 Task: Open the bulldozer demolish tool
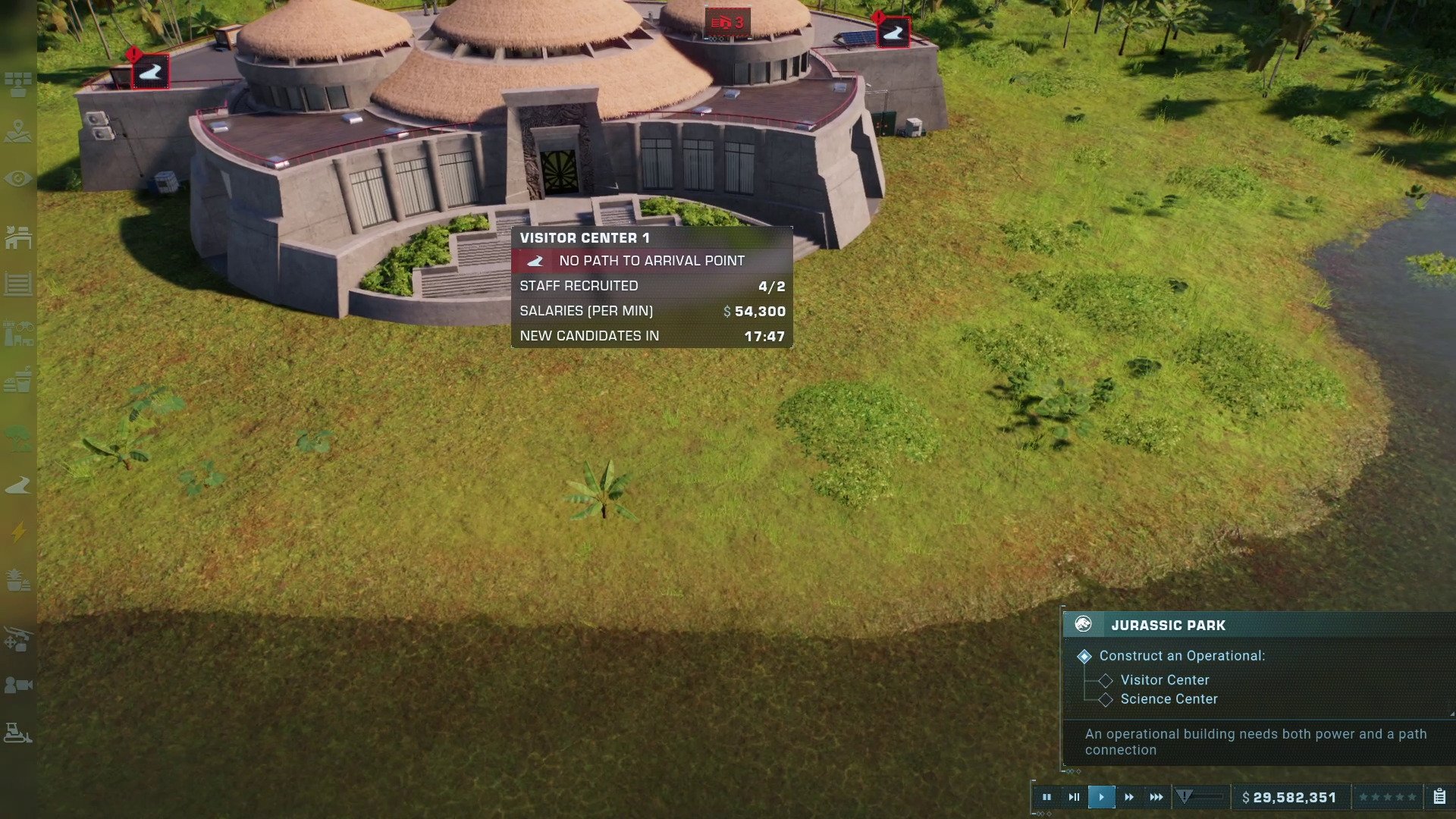pos(18,733)
